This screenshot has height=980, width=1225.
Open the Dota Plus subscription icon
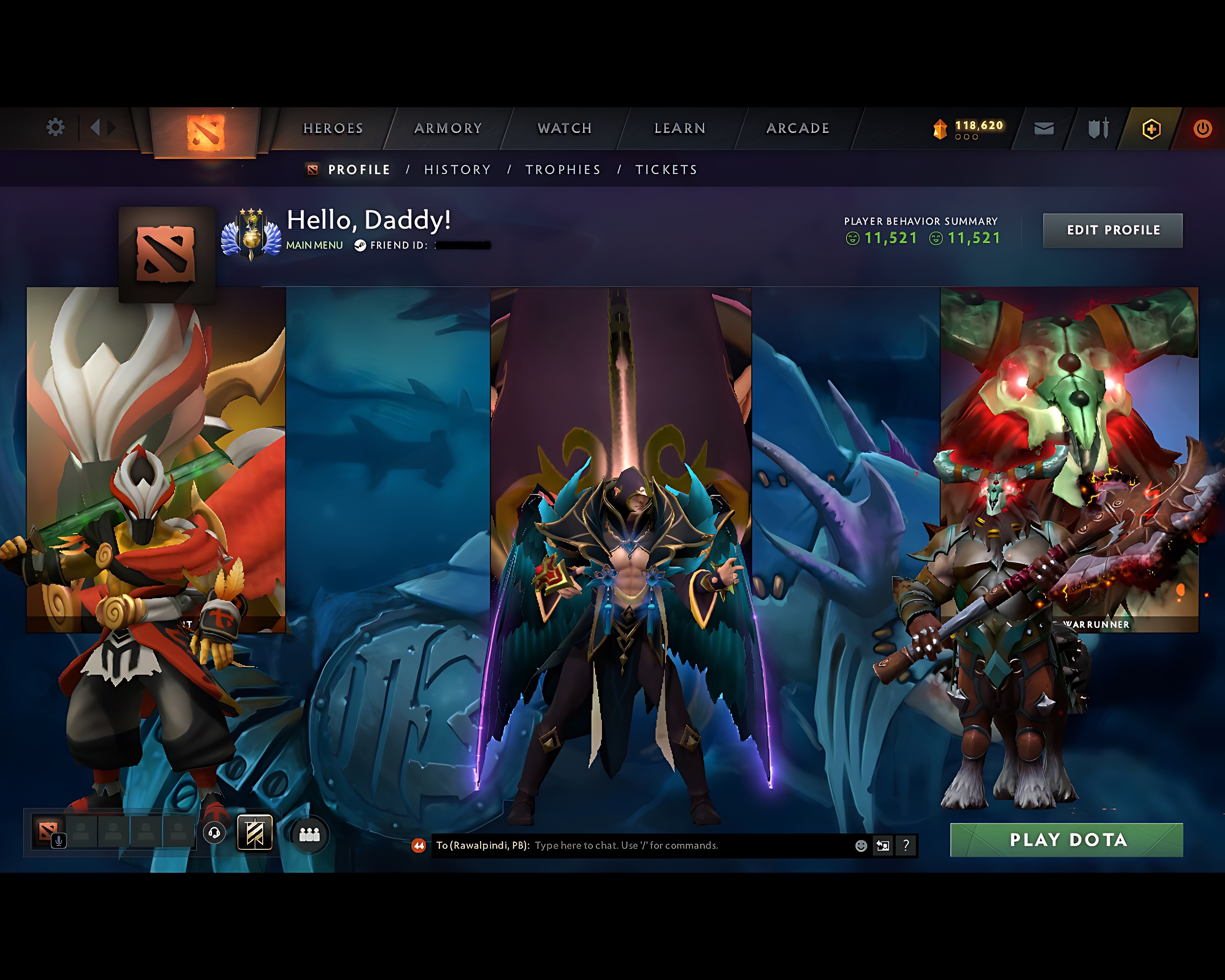click(x=1152, y=129)
